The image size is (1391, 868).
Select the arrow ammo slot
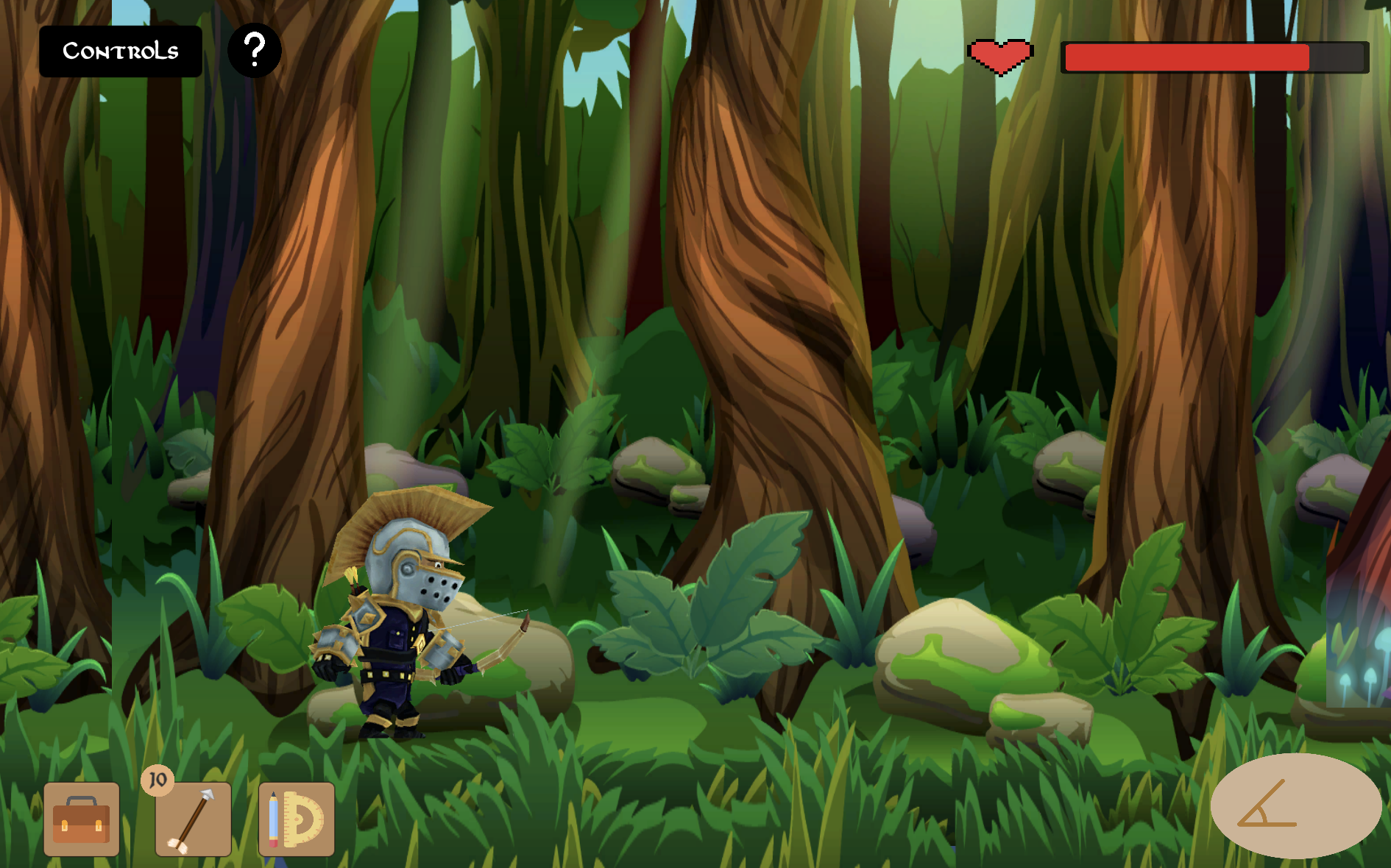[194, 819]
